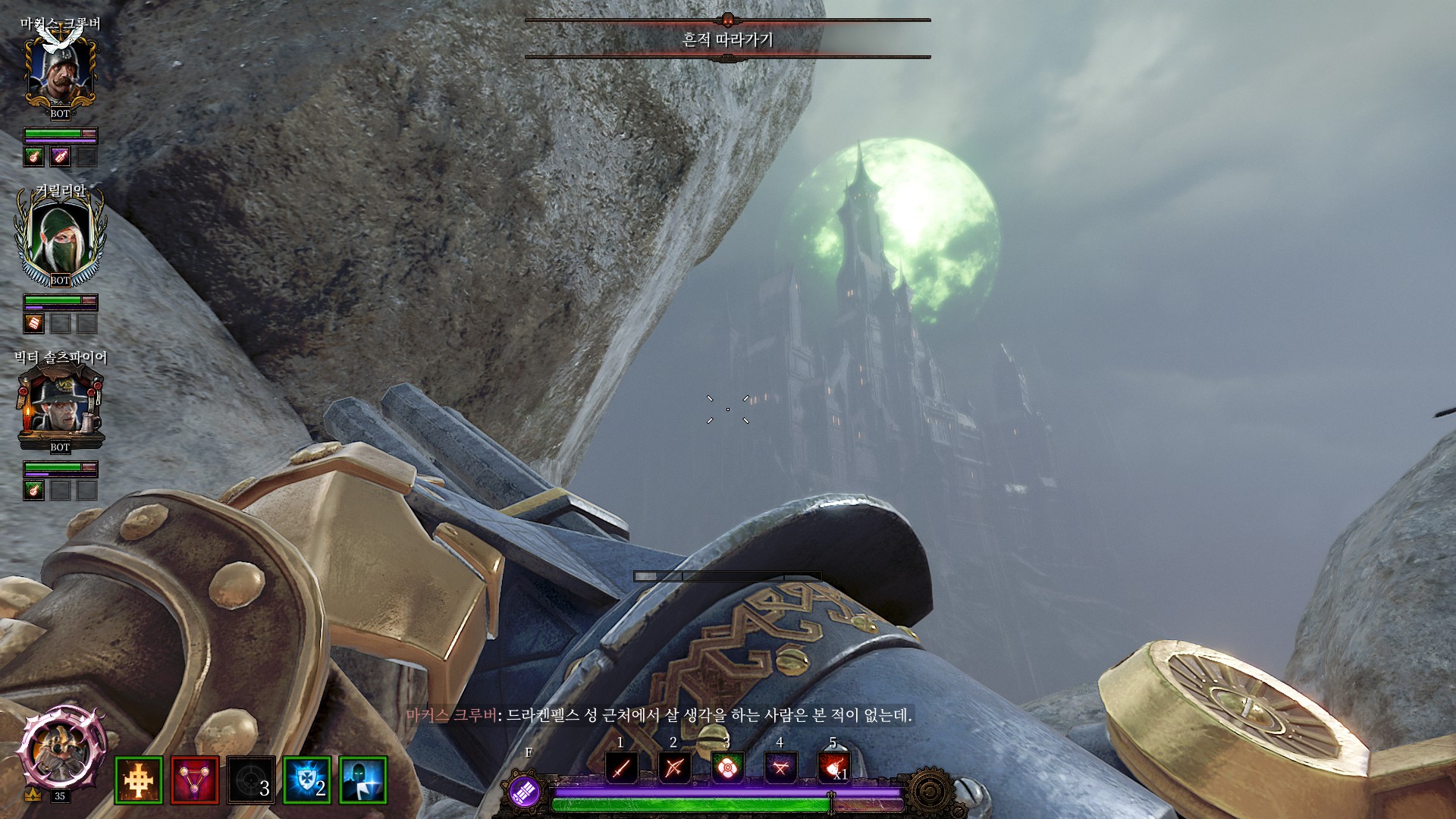This screenshot has height=819, width=1456.
Task: Click the dark crosshair buff with 3 stacks
Action: [x=251, y=780]
